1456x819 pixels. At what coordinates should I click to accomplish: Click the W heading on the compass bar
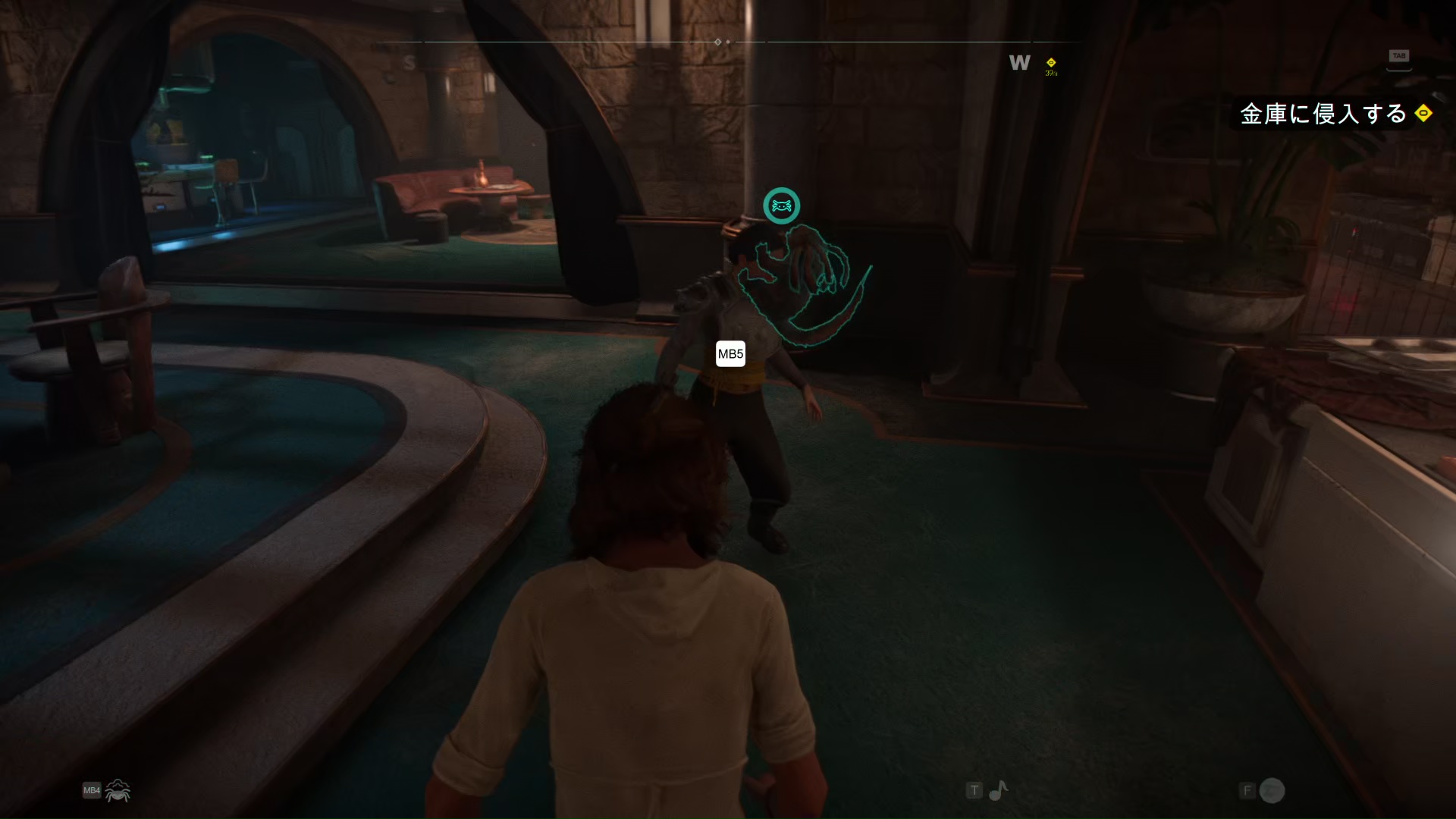tap(1019, 63)
